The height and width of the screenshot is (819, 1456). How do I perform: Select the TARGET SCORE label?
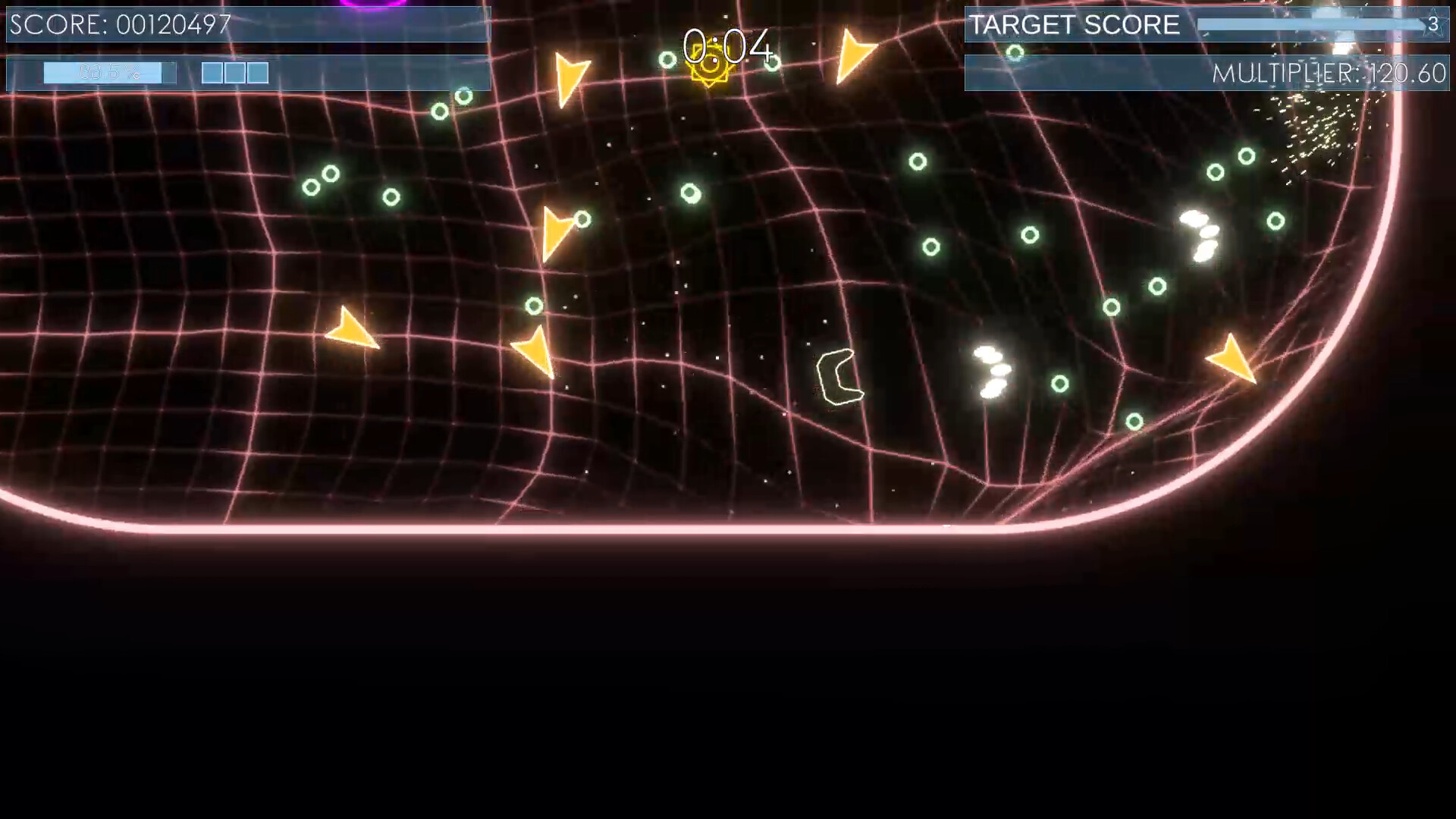(1074, 24)
